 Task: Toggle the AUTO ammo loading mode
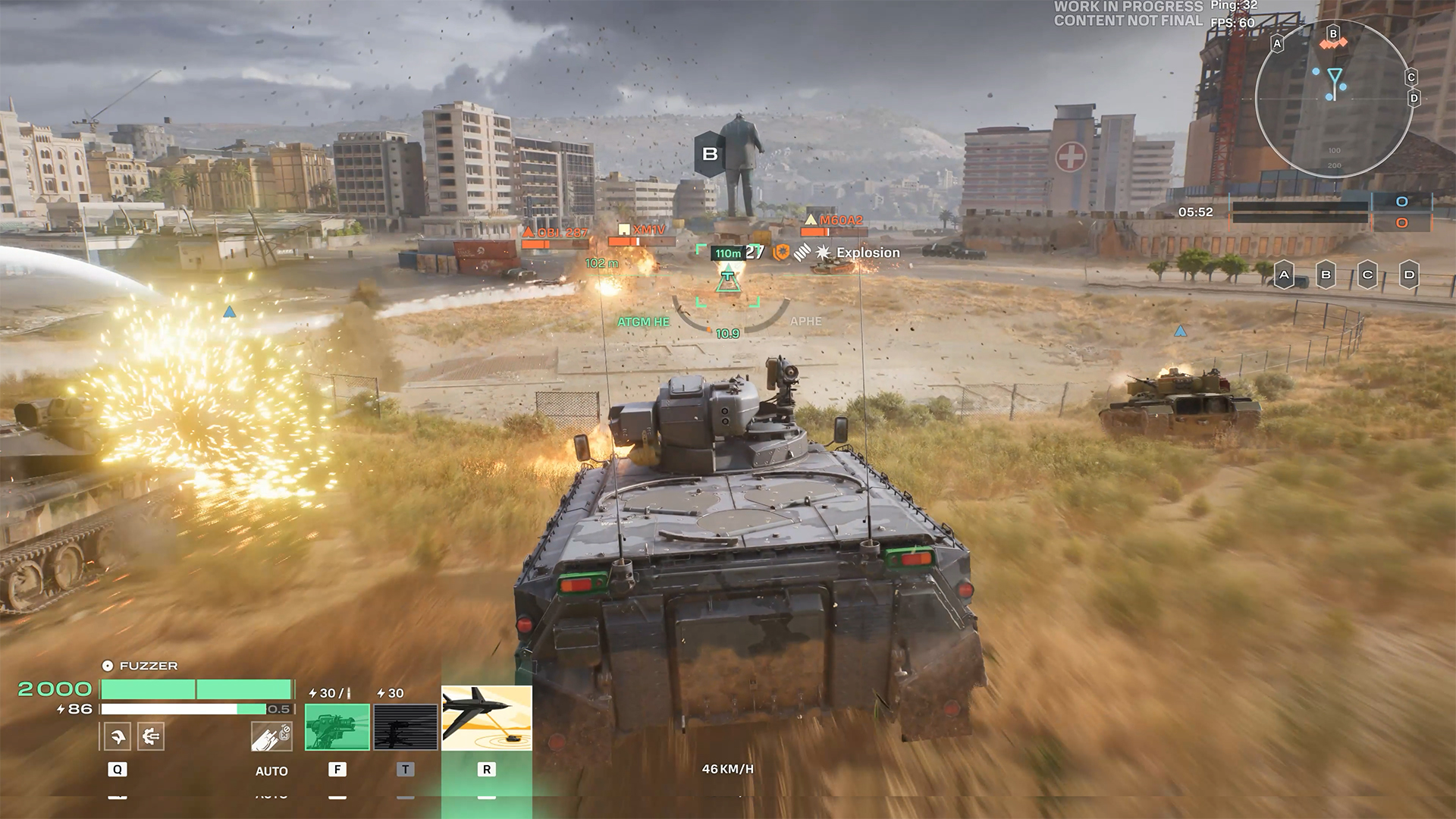[x=271, y=771]
